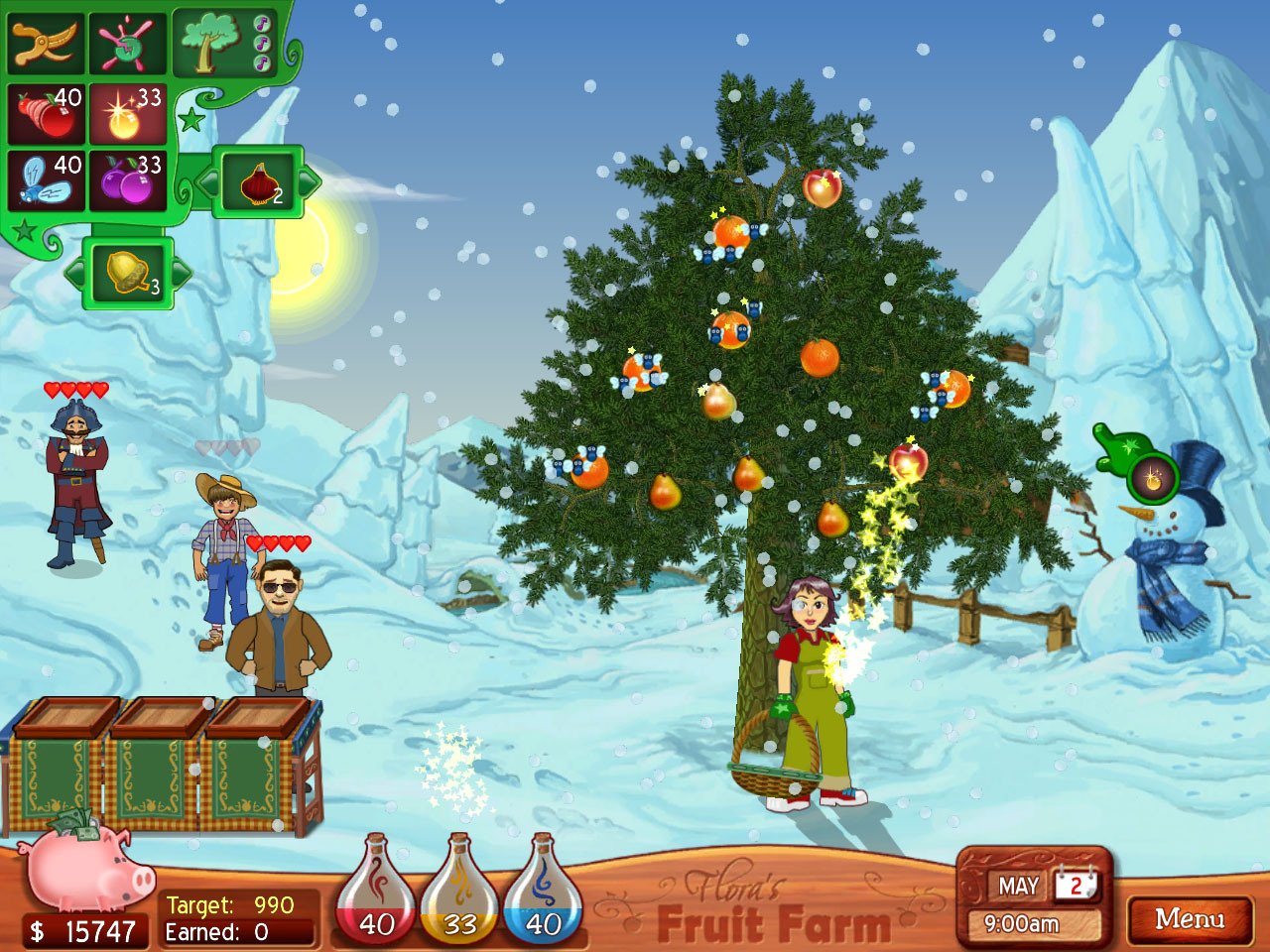Click the left arrow beside the onion slot
This screenshot has width=1270, height=952.
[207, 181]
